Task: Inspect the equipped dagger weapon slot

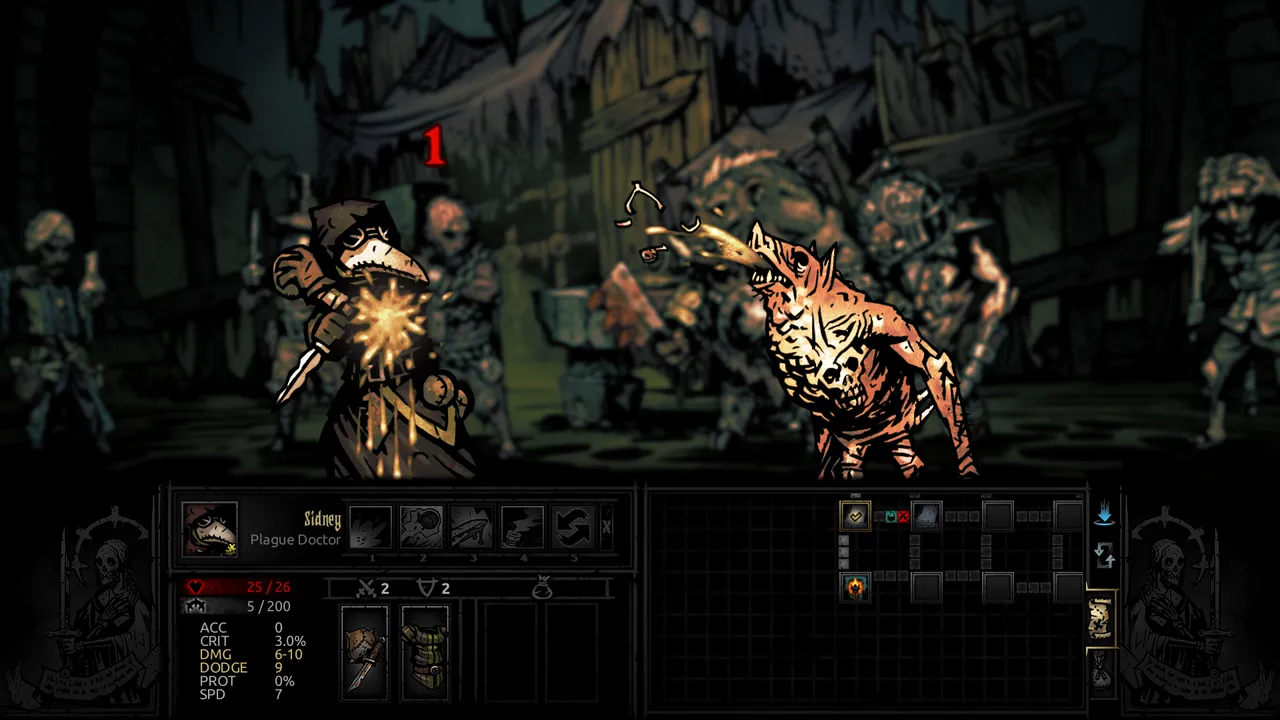Action: (x=364, y=651)
